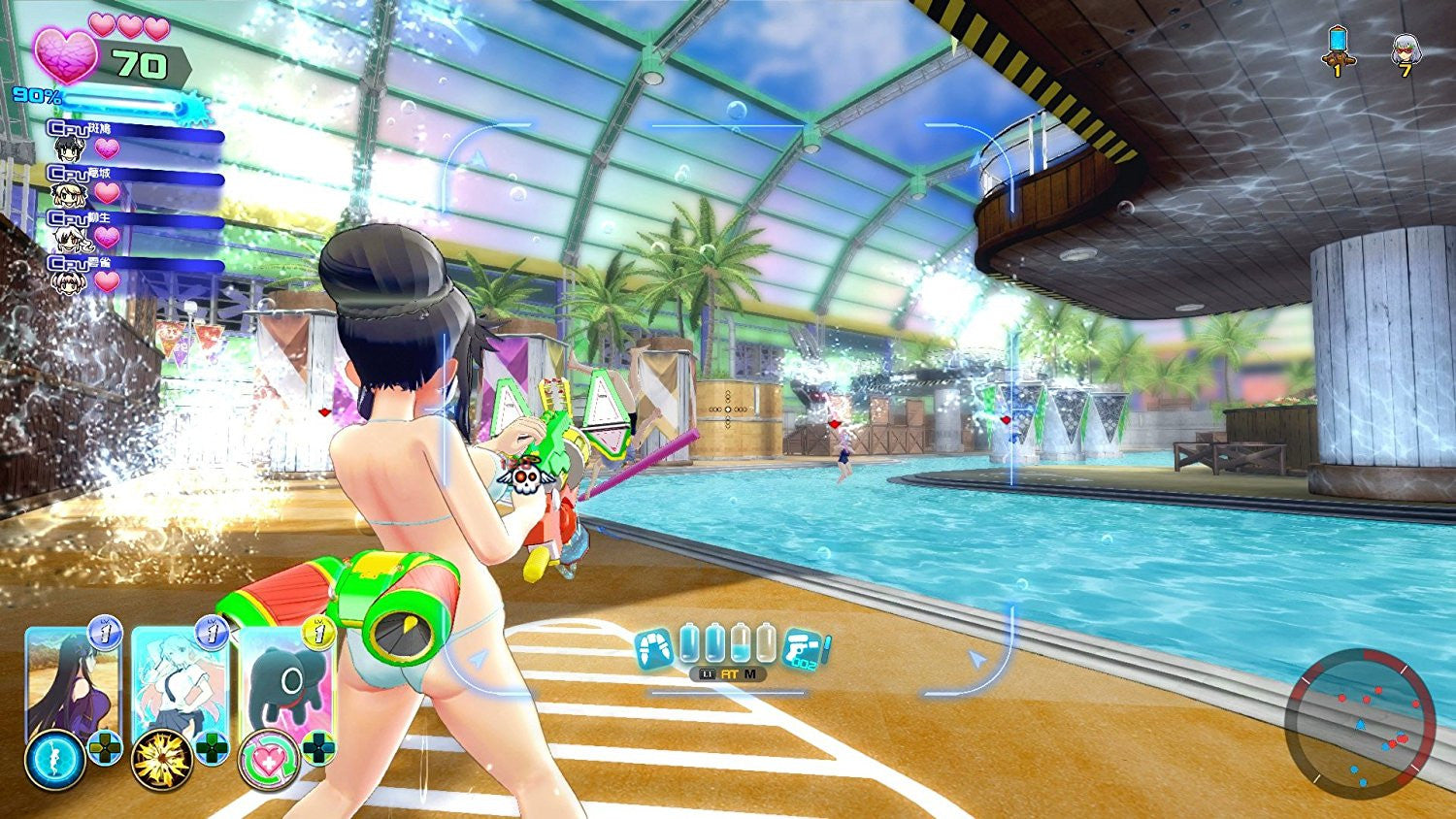This screenshot has width=1456, height=819.
Task: Select the water gun magazine icon showing 002
Action: pyautogui.click(x=802, y=648)
